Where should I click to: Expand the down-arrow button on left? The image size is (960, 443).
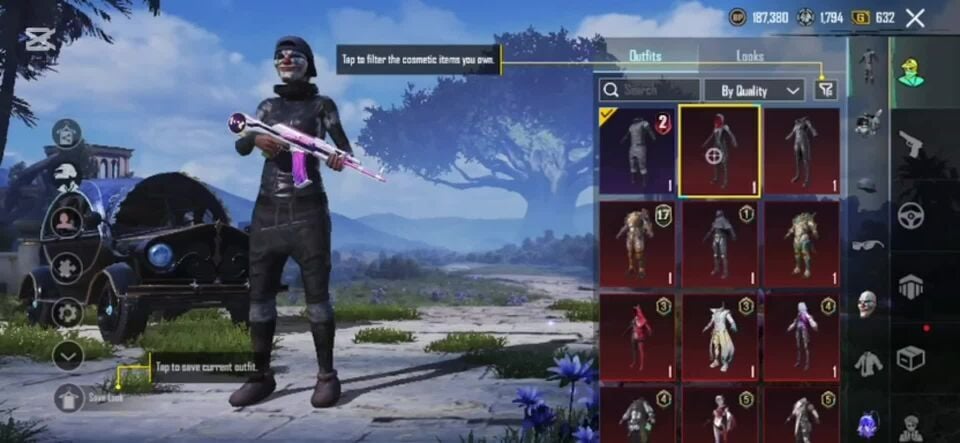click(x=68, y=354)
